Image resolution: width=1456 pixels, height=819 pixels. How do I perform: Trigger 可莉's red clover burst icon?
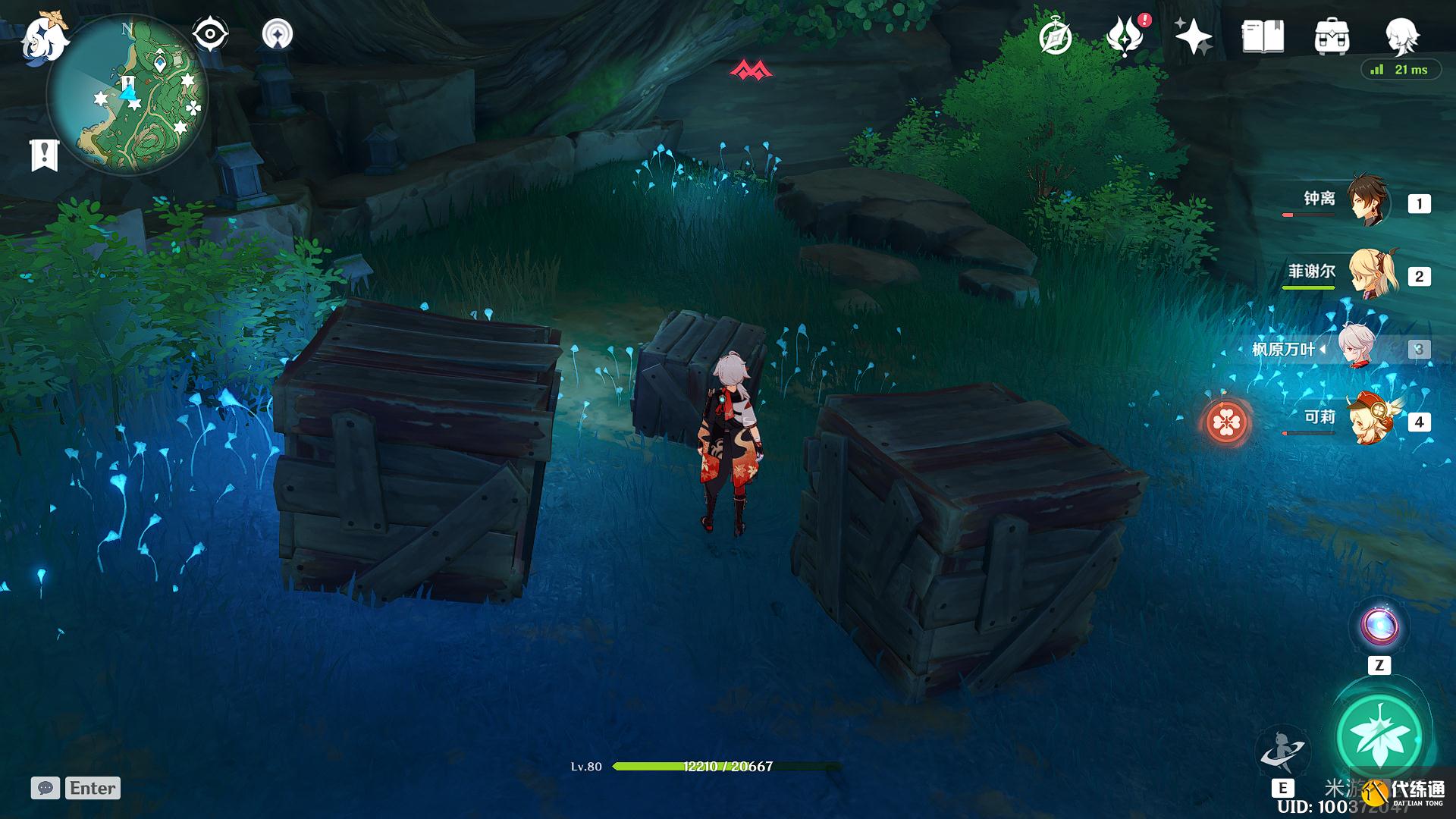pyautogui.click(x=1225, y=422)
